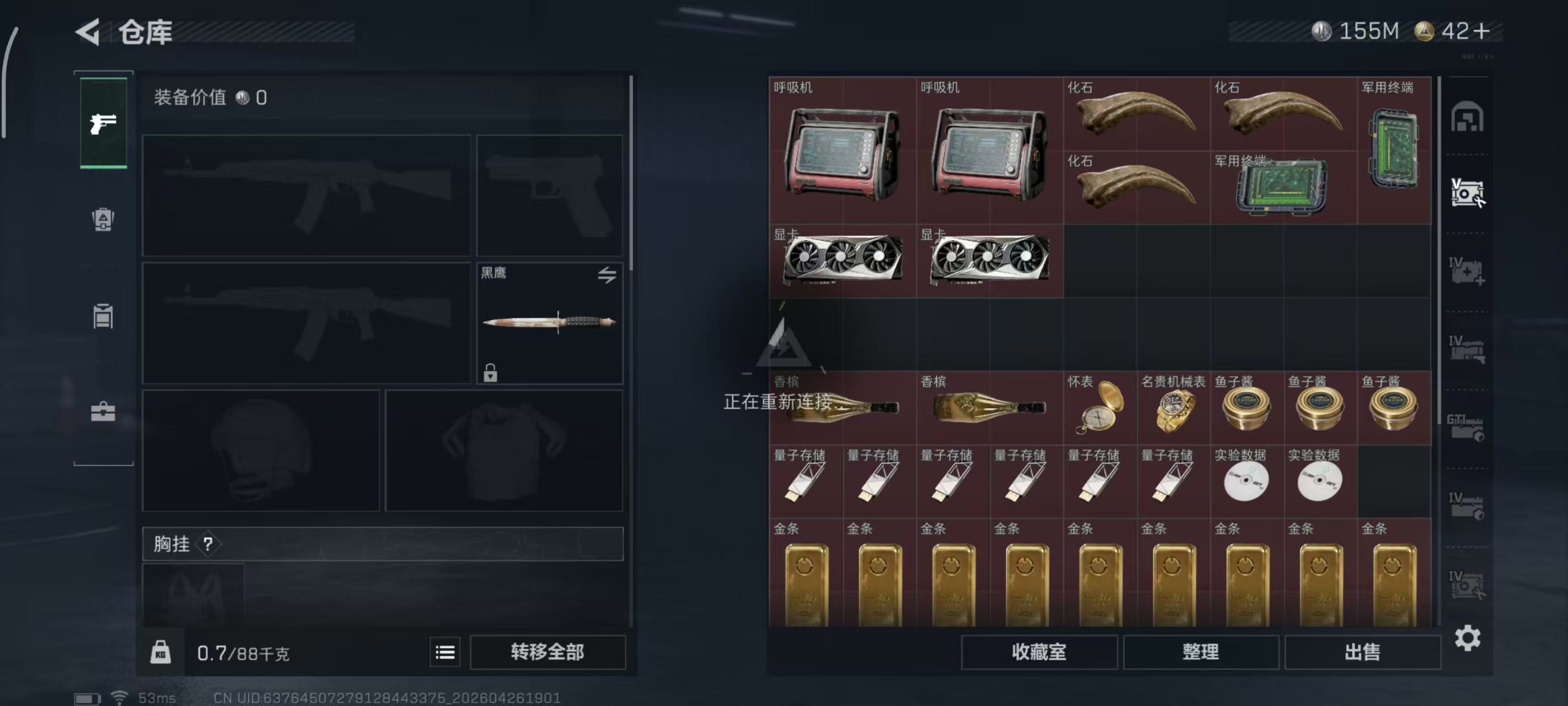Toggle the list view icon near the weight display
The height and width of the screenshot is (706, 1568).
click(445, 652)
